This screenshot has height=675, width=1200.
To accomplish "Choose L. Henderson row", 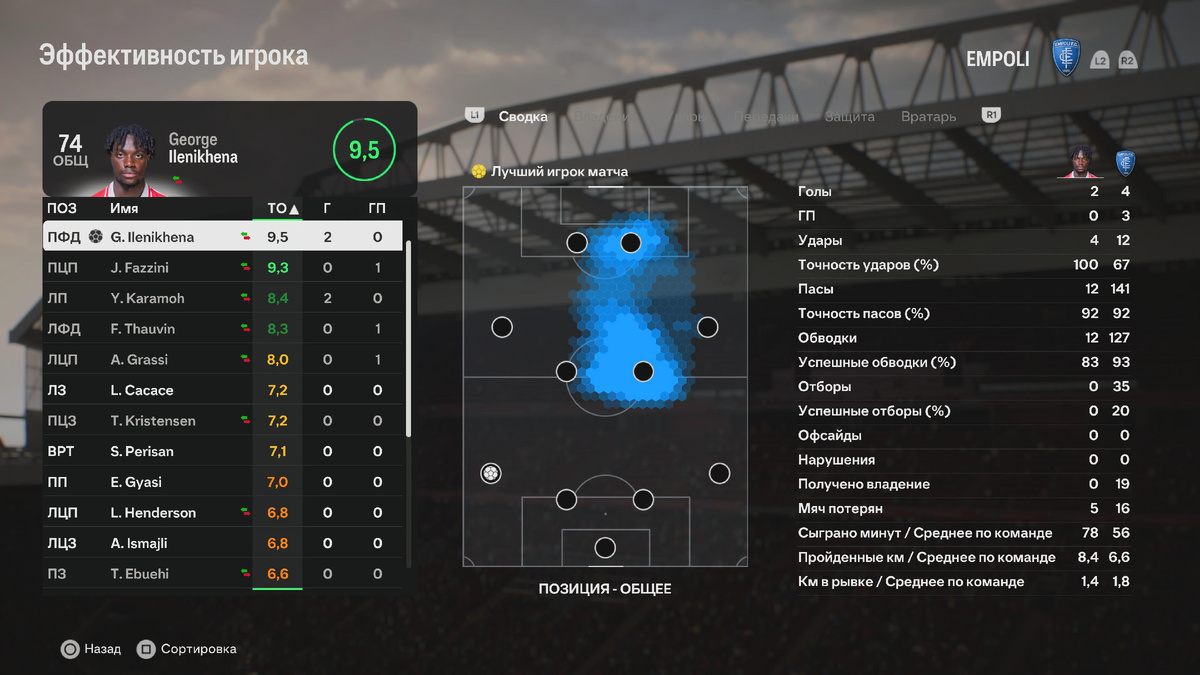I will pyautogui.click(x=223, y=513).
